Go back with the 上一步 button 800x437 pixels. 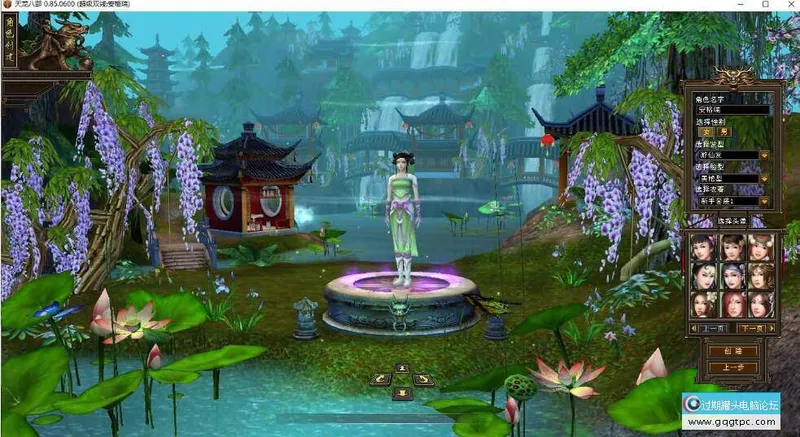click(x=732, y=367)
